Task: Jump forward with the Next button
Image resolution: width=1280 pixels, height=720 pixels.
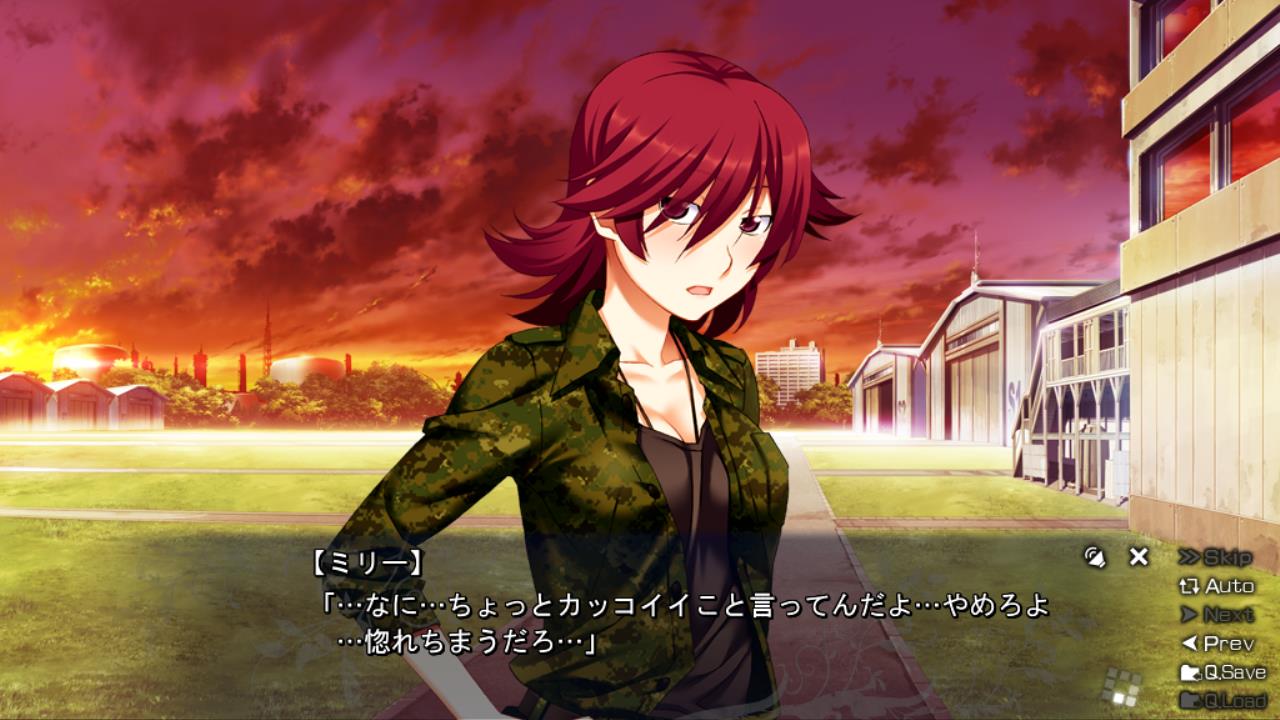Action: point(1217,615)
